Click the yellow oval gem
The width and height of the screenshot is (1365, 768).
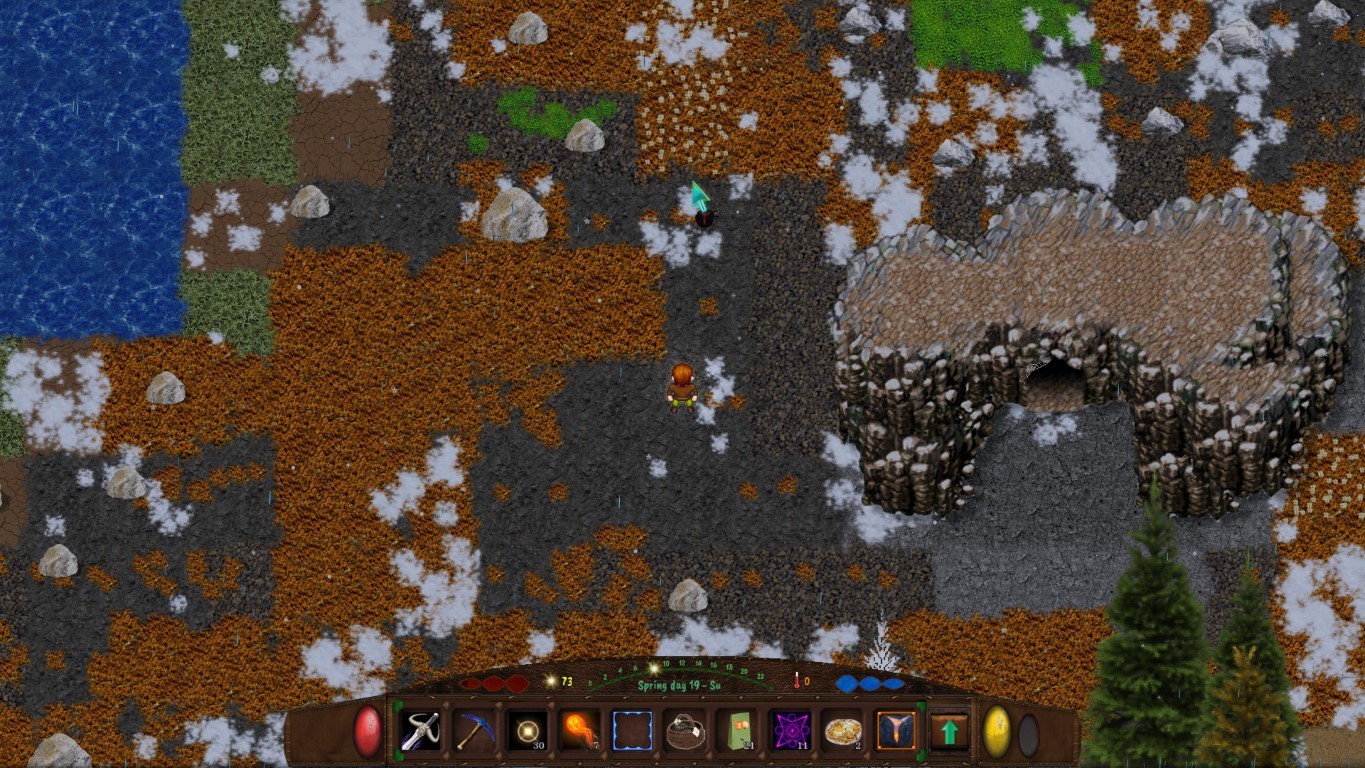coord(997,731)
